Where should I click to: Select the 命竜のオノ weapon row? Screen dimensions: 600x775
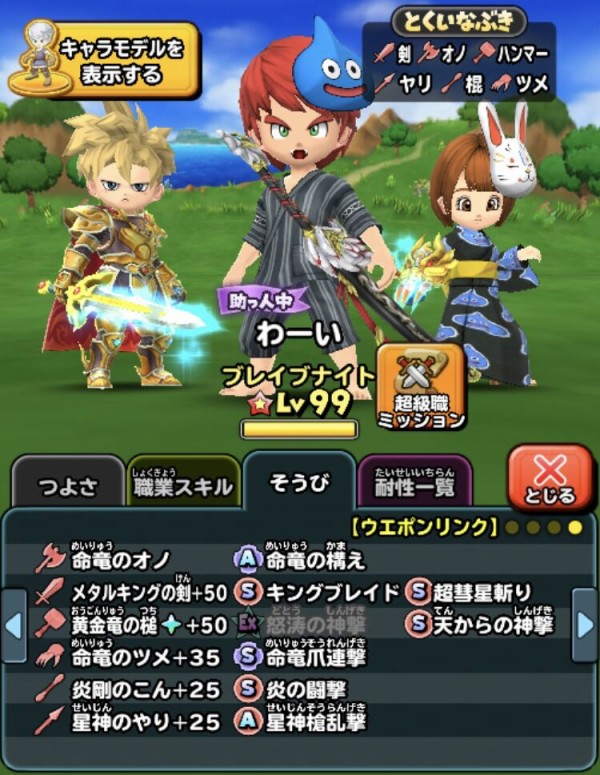coord(120,561)
